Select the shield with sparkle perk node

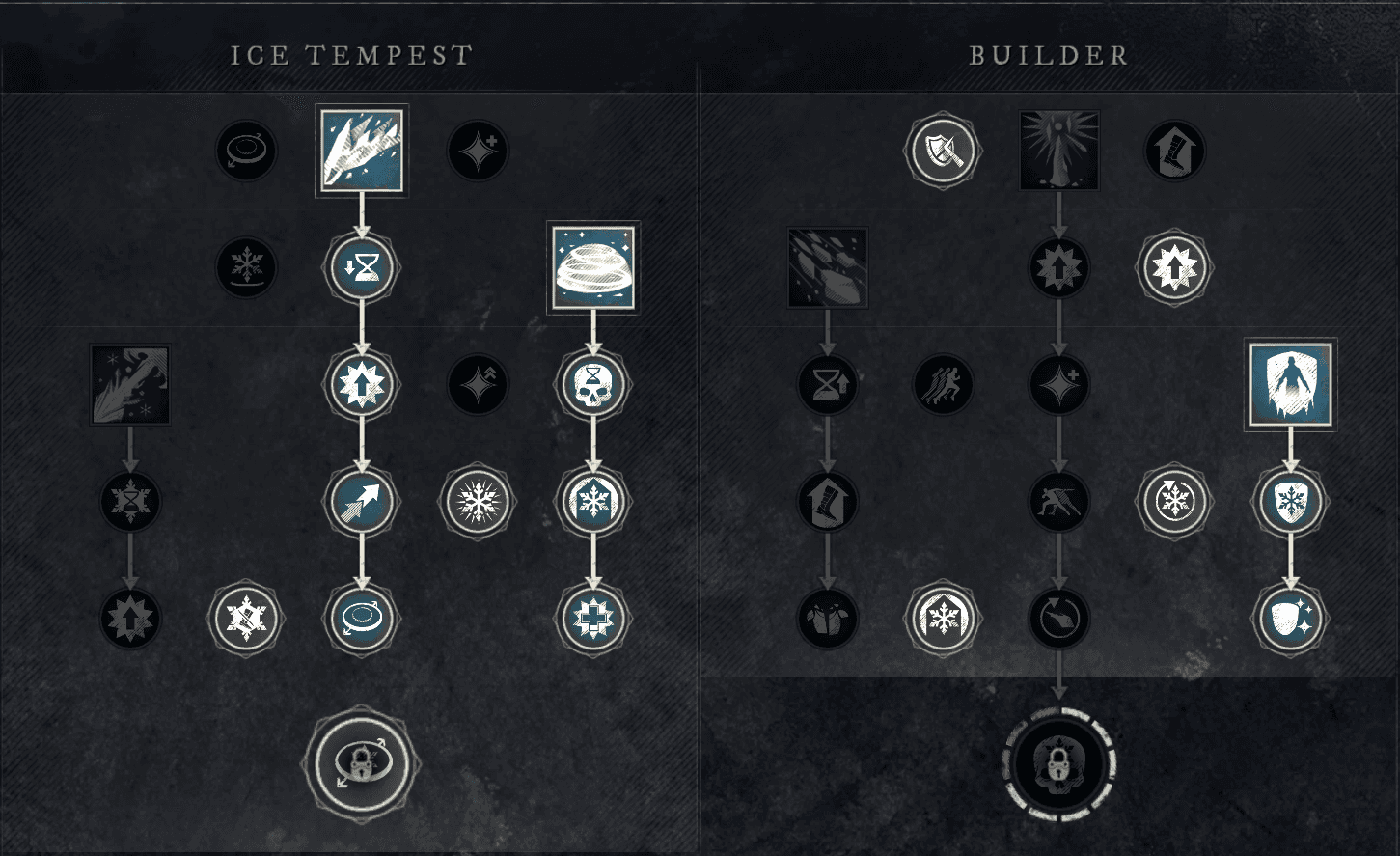click(1290, 619)
